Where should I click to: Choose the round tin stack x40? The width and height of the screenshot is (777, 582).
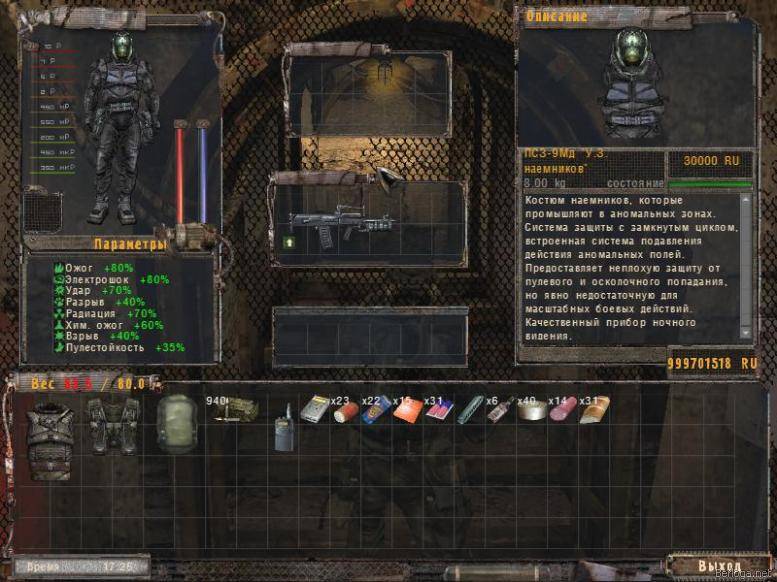tap(530, 411)
